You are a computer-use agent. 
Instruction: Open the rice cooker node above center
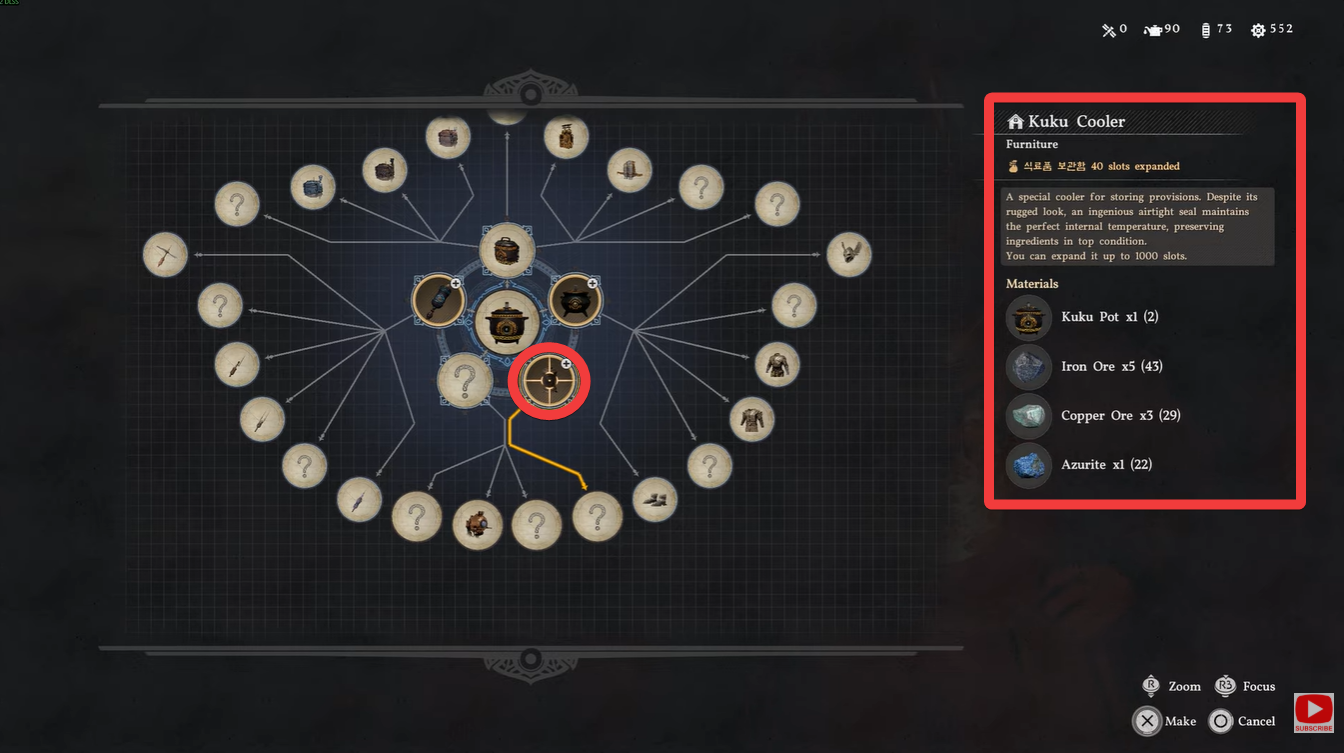coord(507,250)
